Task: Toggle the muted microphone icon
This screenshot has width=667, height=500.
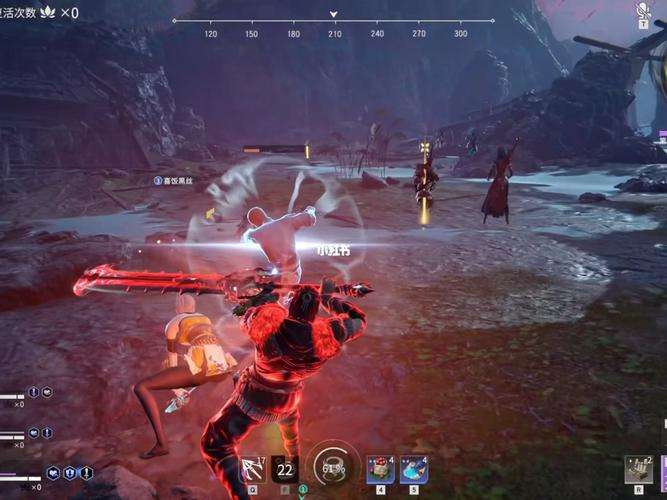Action: click(x=643, y=12)
